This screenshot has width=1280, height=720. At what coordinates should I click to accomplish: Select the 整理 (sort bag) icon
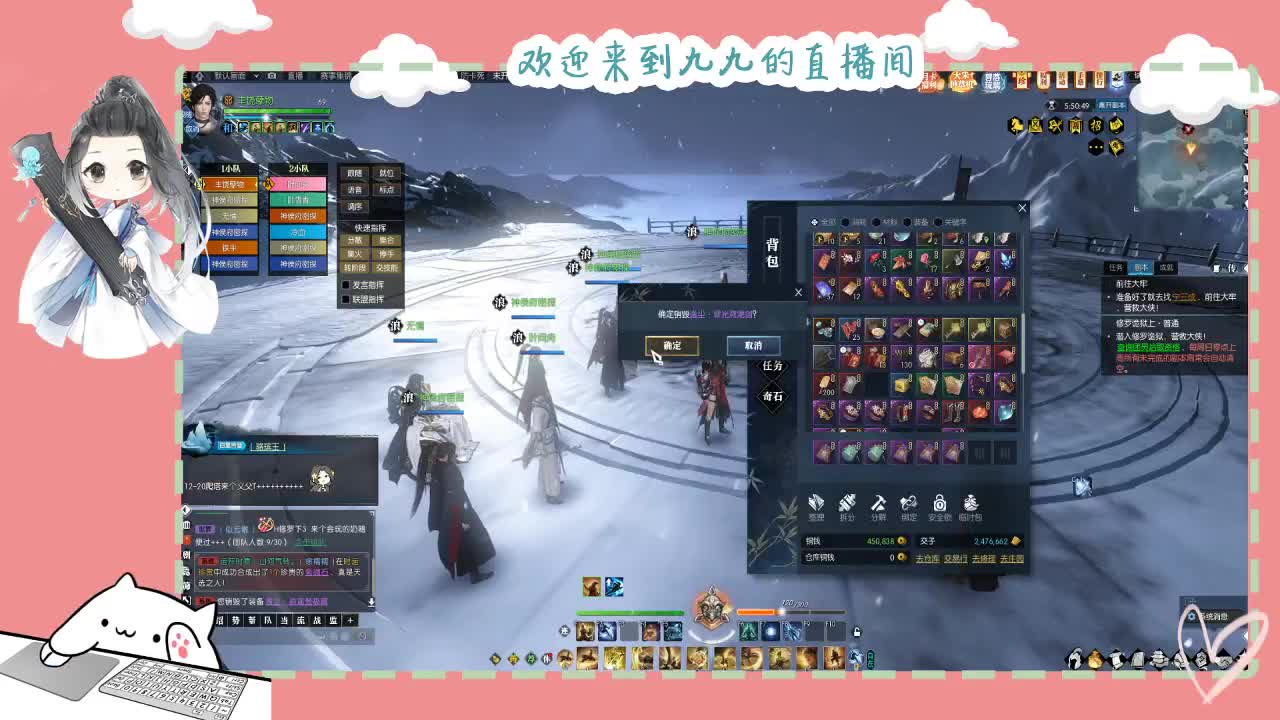point(816,504)
